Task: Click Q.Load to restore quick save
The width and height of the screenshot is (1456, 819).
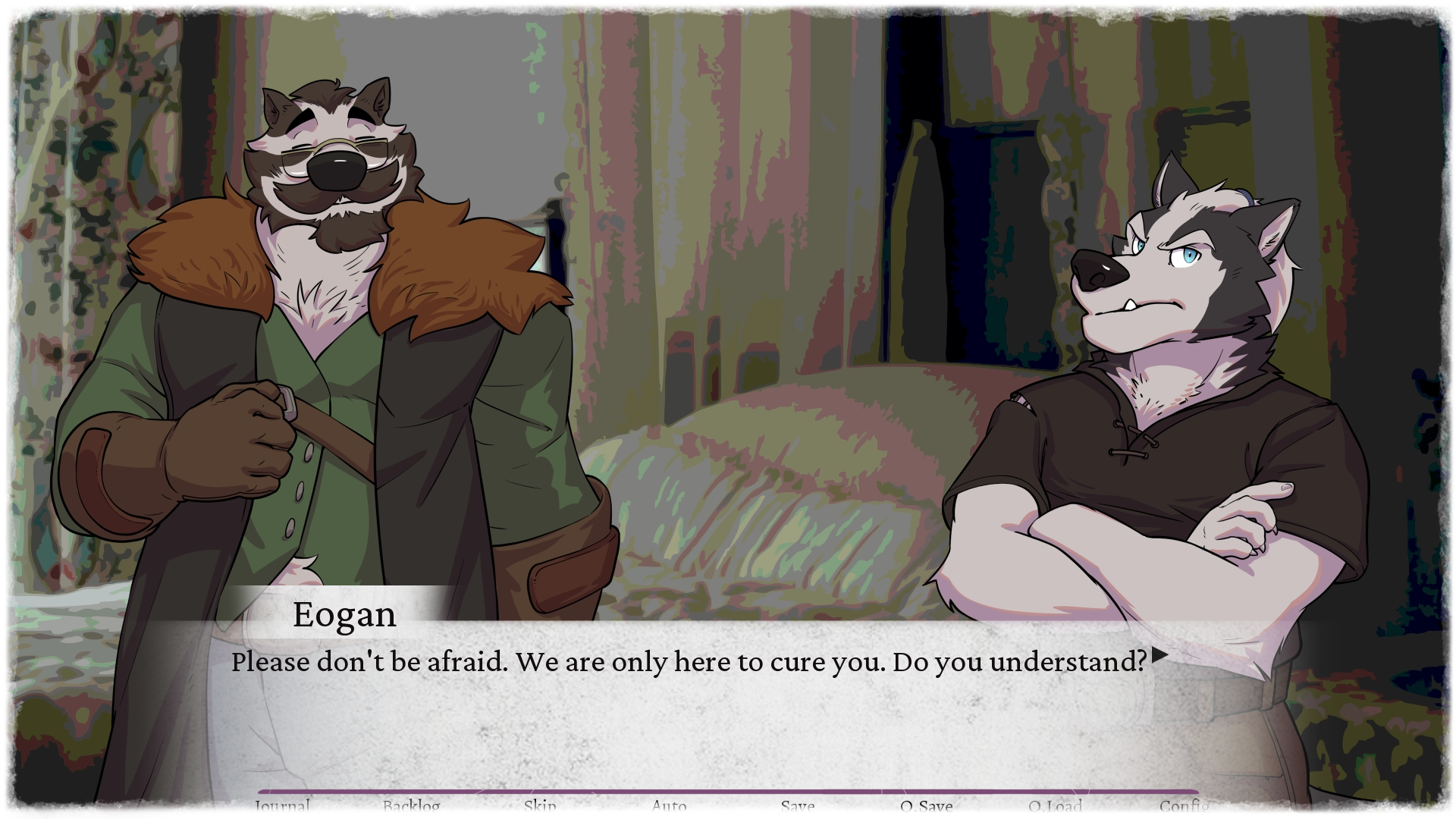Action: (1056, 806)
